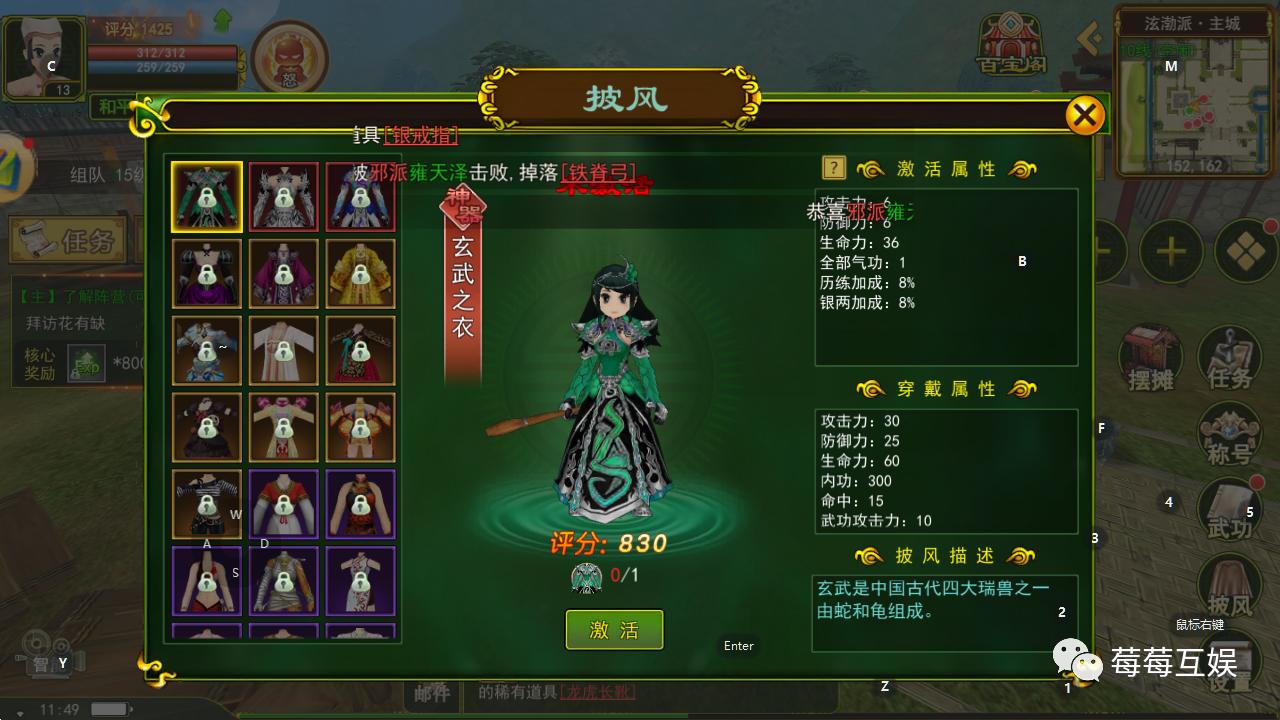Select the locked pale pink robe cloak
Image resolution: width=1280 pixels, height=720 pixels.
[284, 350]
